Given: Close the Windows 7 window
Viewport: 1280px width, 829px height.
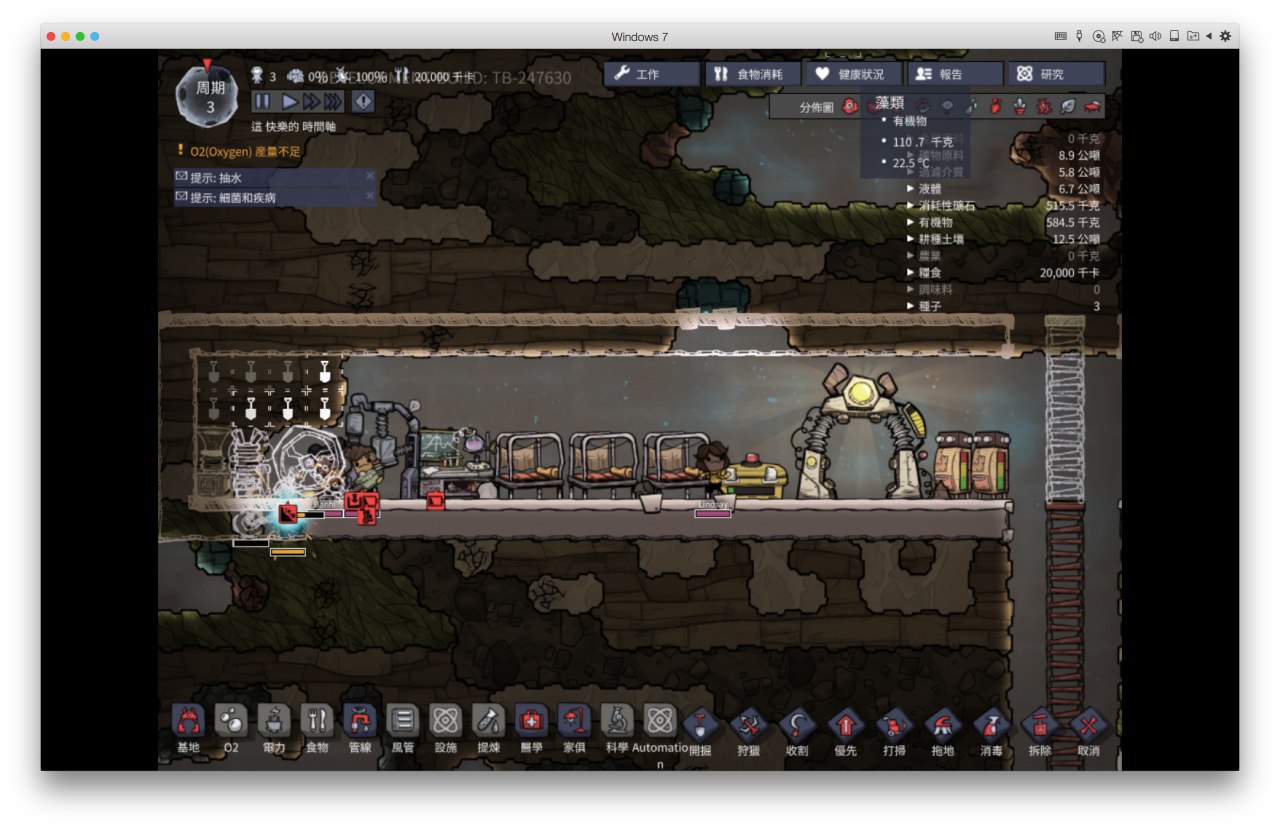Looking at the screenshot, I should pyautogui.click(x=51, y=36).
